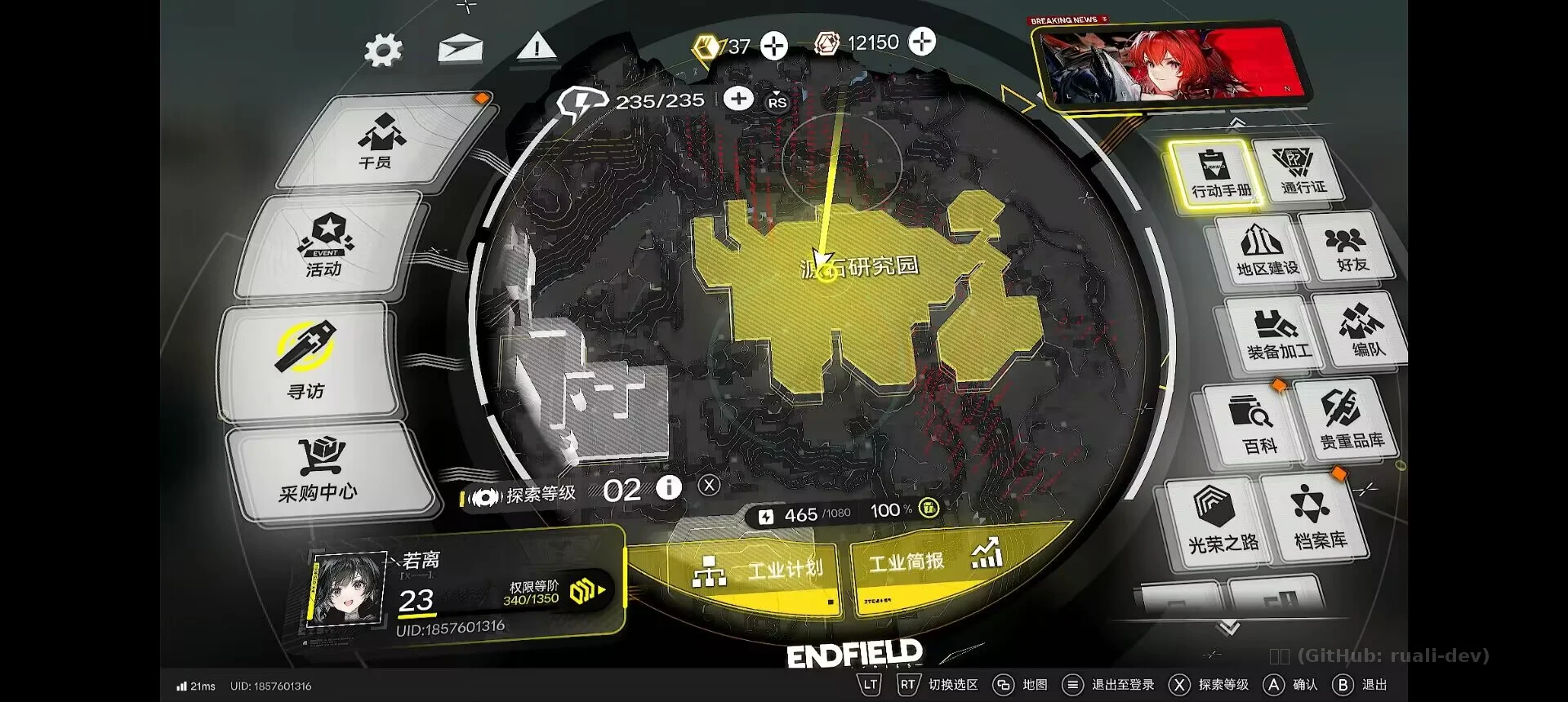1568x702 pixels.
Task: Click the plus button beside 12150 currency
Action: coord(922,42)
